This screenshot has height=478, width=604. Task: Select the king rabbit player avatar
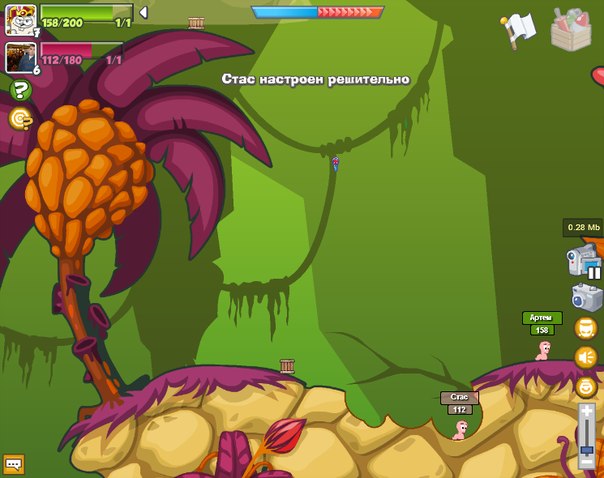(20, 19)
